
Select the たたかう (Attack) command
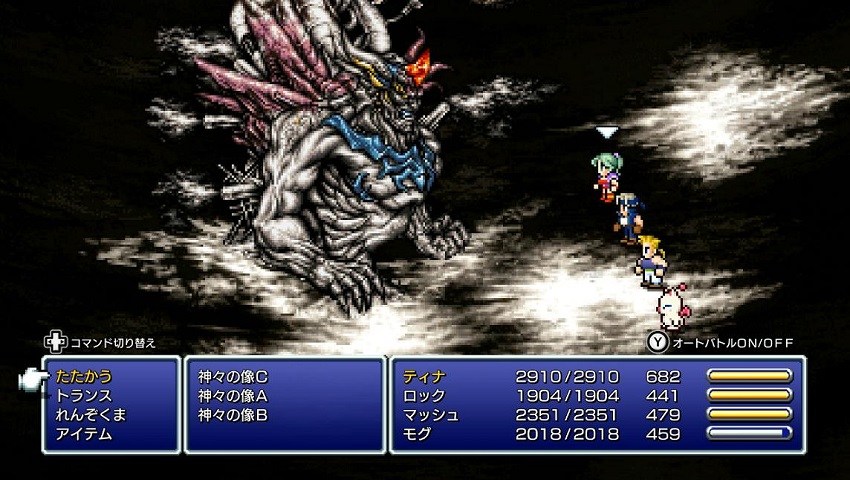(x=84, y=377)
